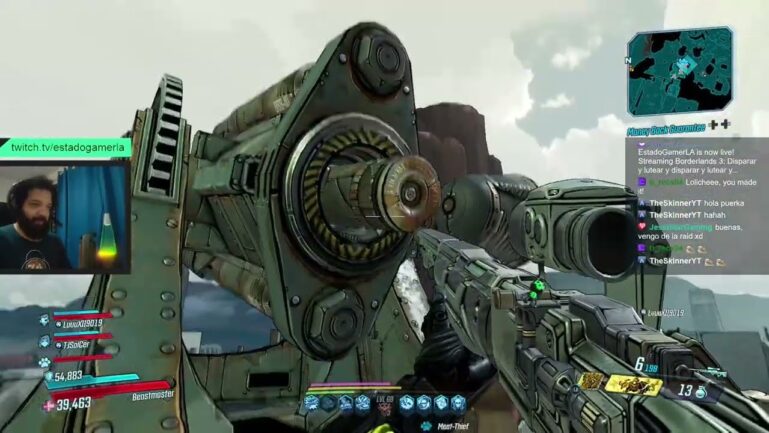
Task: Click the first hexagonal skill icon
Action: [x=312, y=403]
